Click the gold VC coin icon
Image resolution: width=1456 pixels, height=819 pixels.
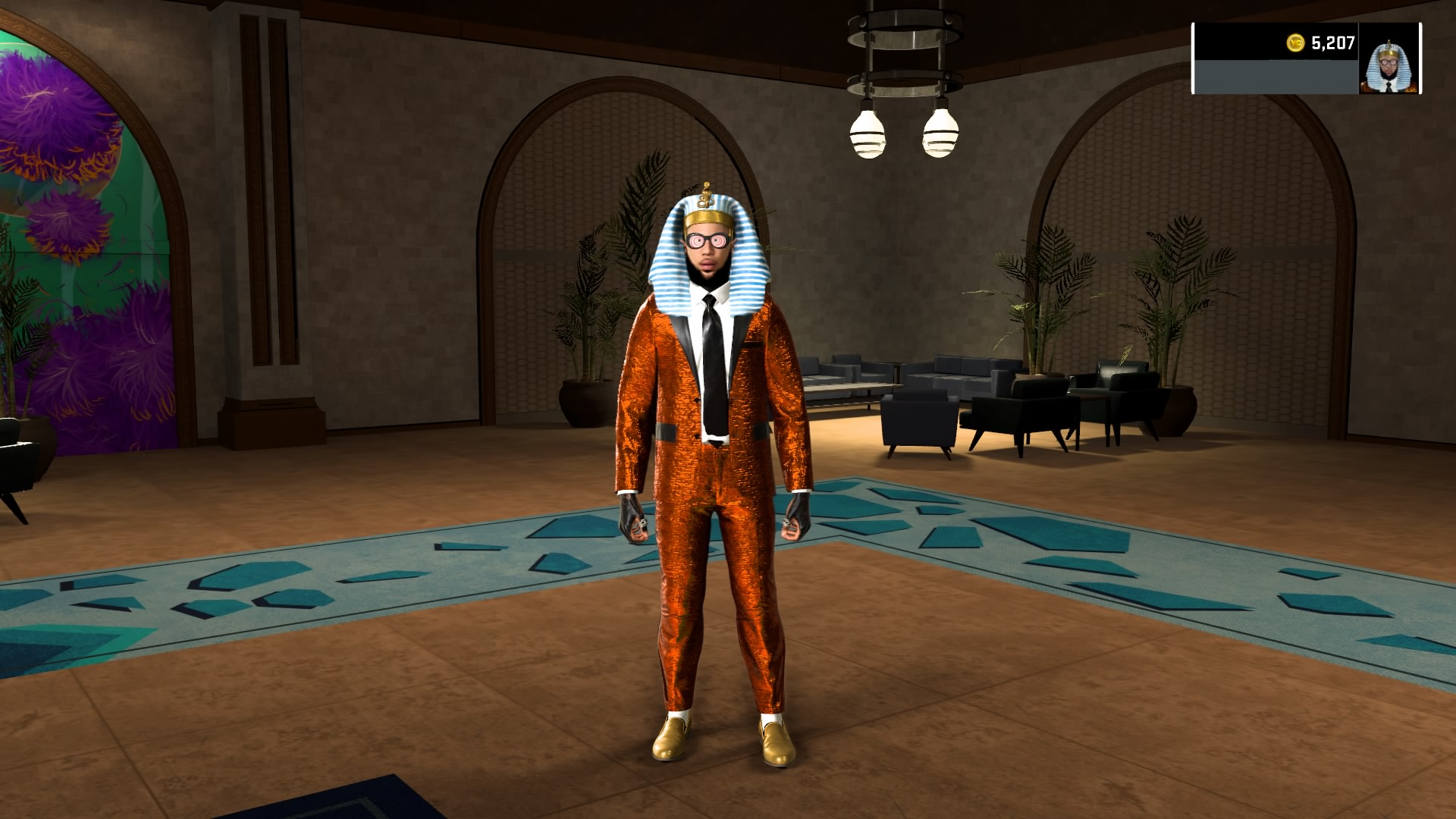1294,44
